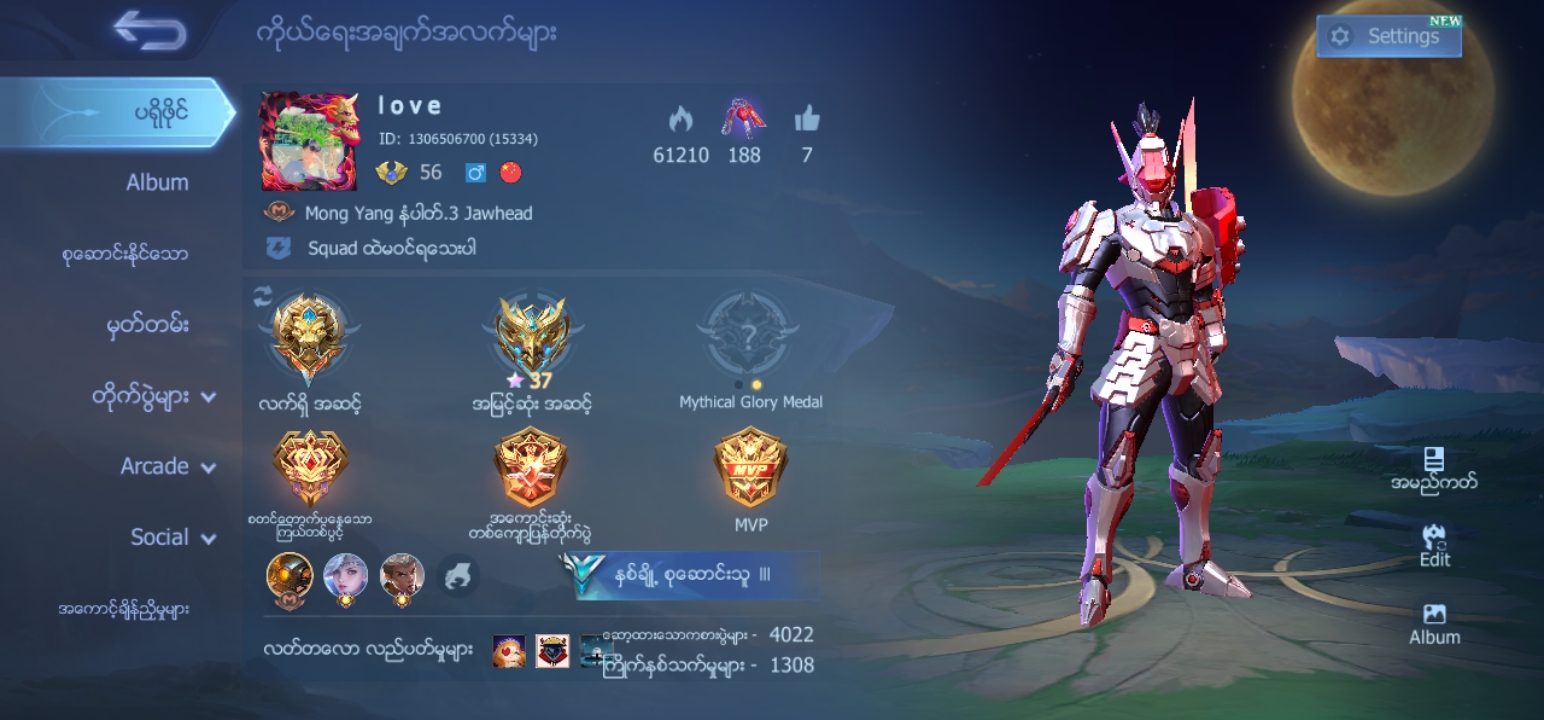
Task: Click the refresh arrows icon near rank
Action: click(263, 294)
